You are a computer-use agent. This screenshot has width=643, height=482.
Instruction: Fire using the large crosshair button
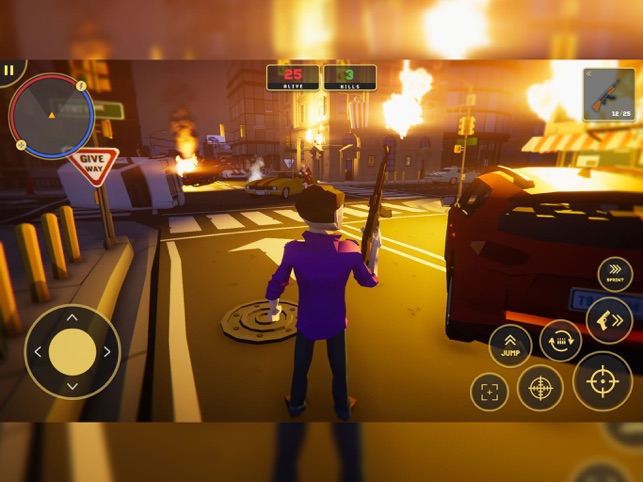click(602, 381)
